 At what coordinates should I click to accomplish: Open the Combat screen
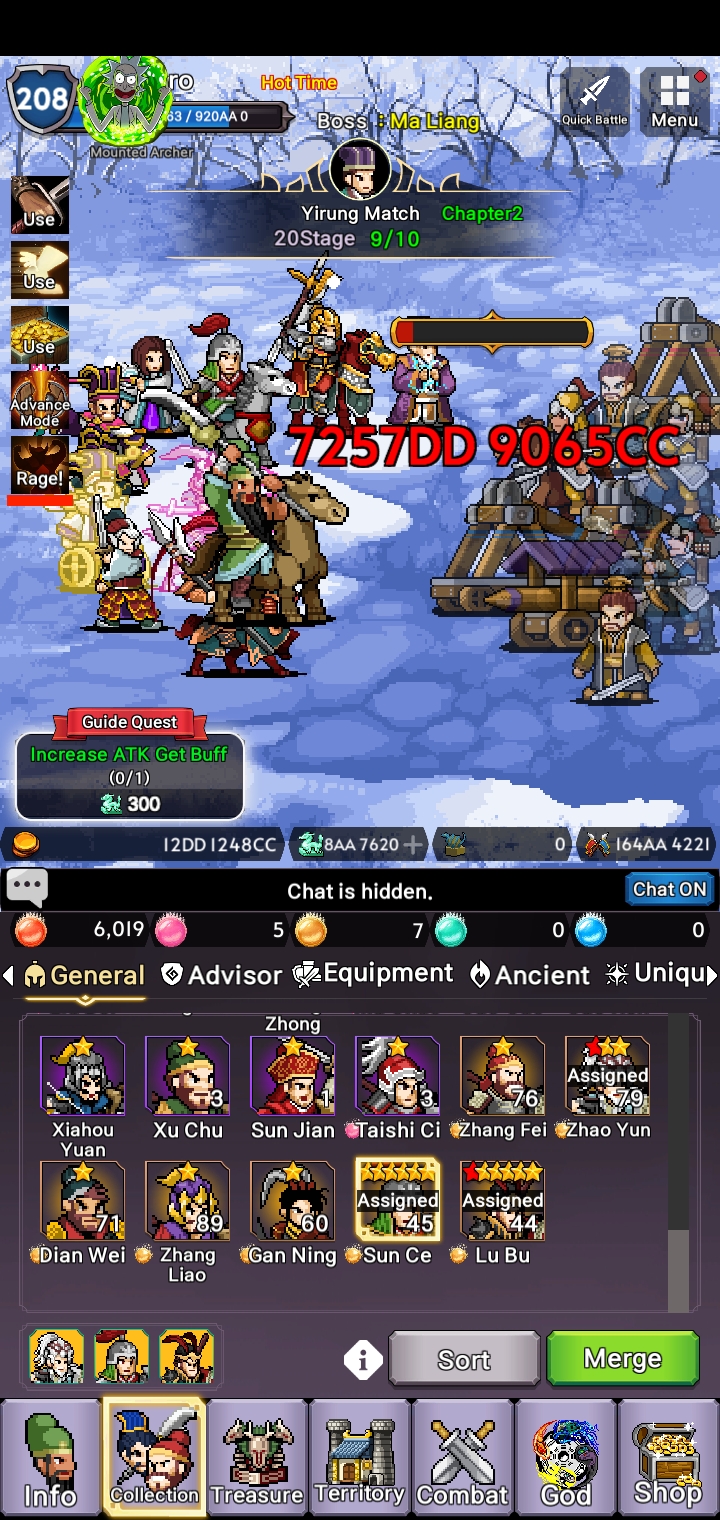pos(463,1456)
